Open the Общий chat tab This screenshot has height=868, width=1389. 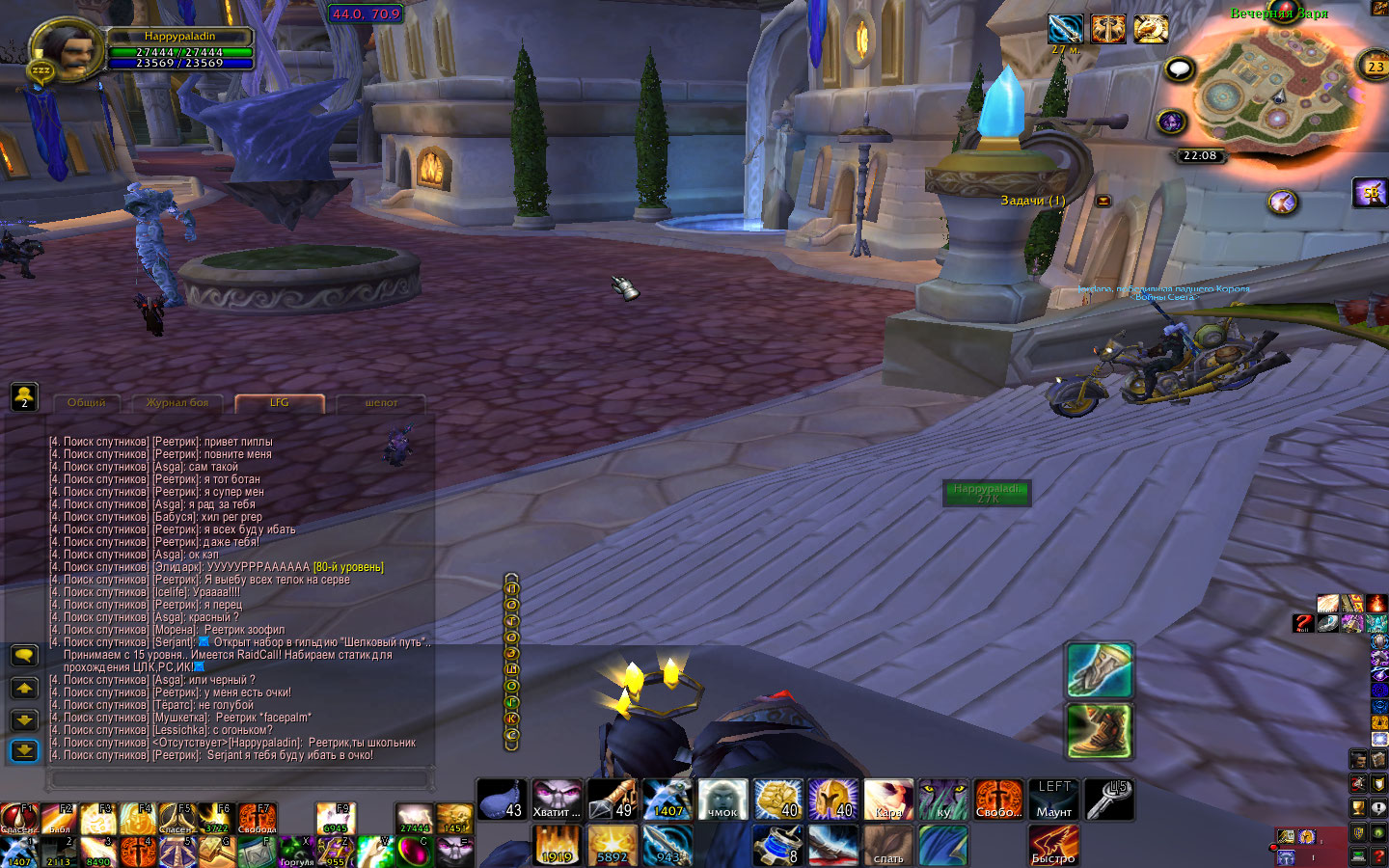click(87, 403)
